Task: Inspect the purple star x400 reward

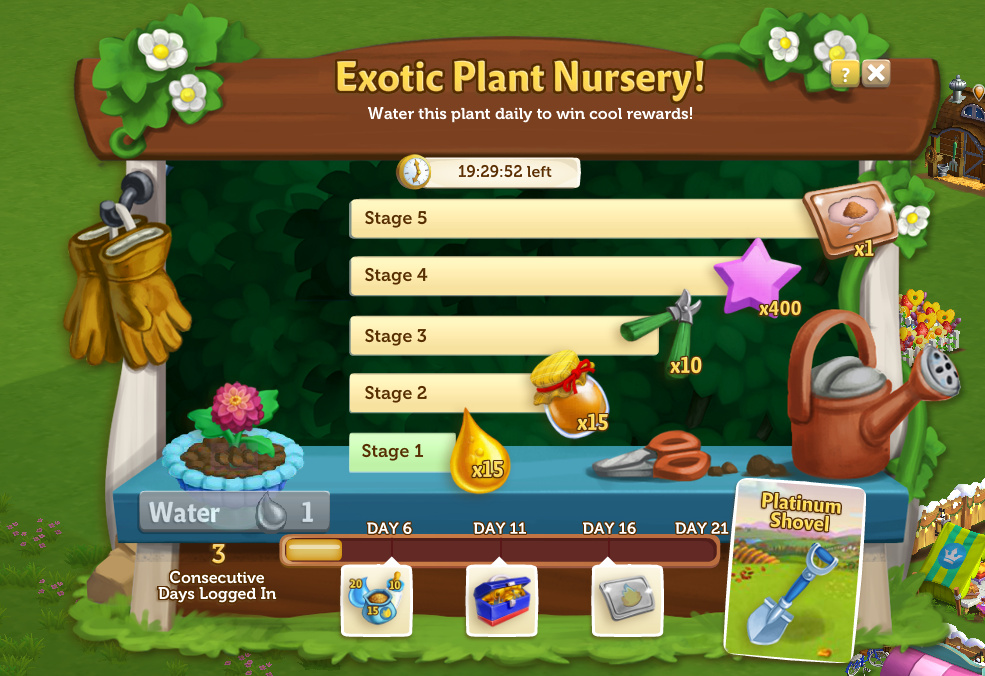Action: pyautogui.click(x=757, y=275)
